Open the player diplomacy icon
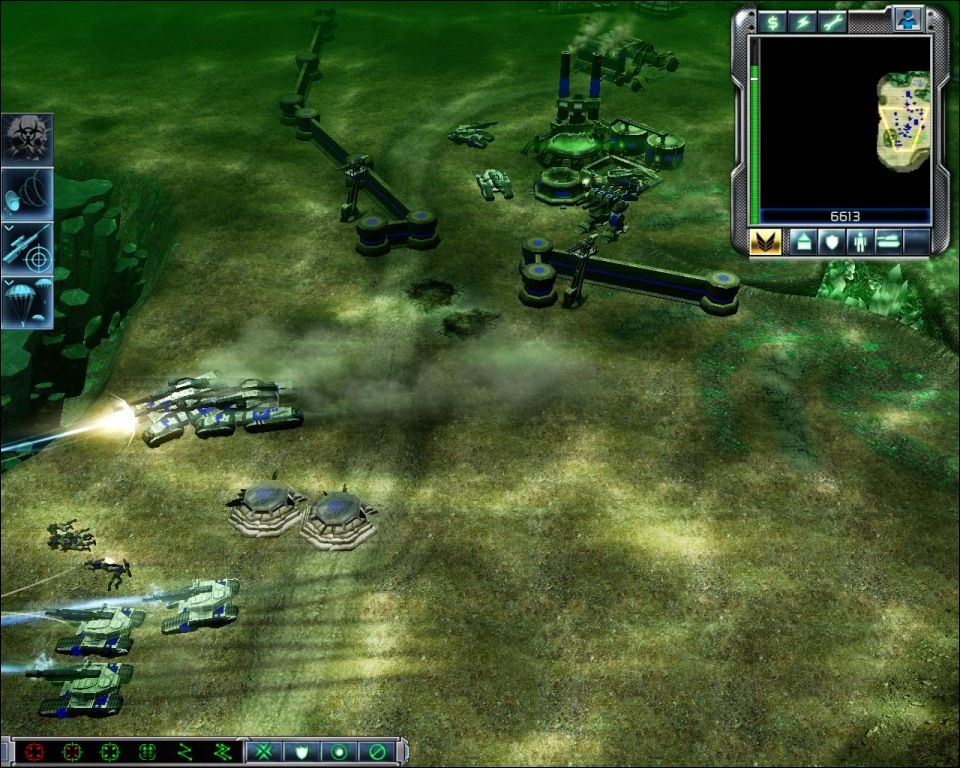 coord(908,21)
